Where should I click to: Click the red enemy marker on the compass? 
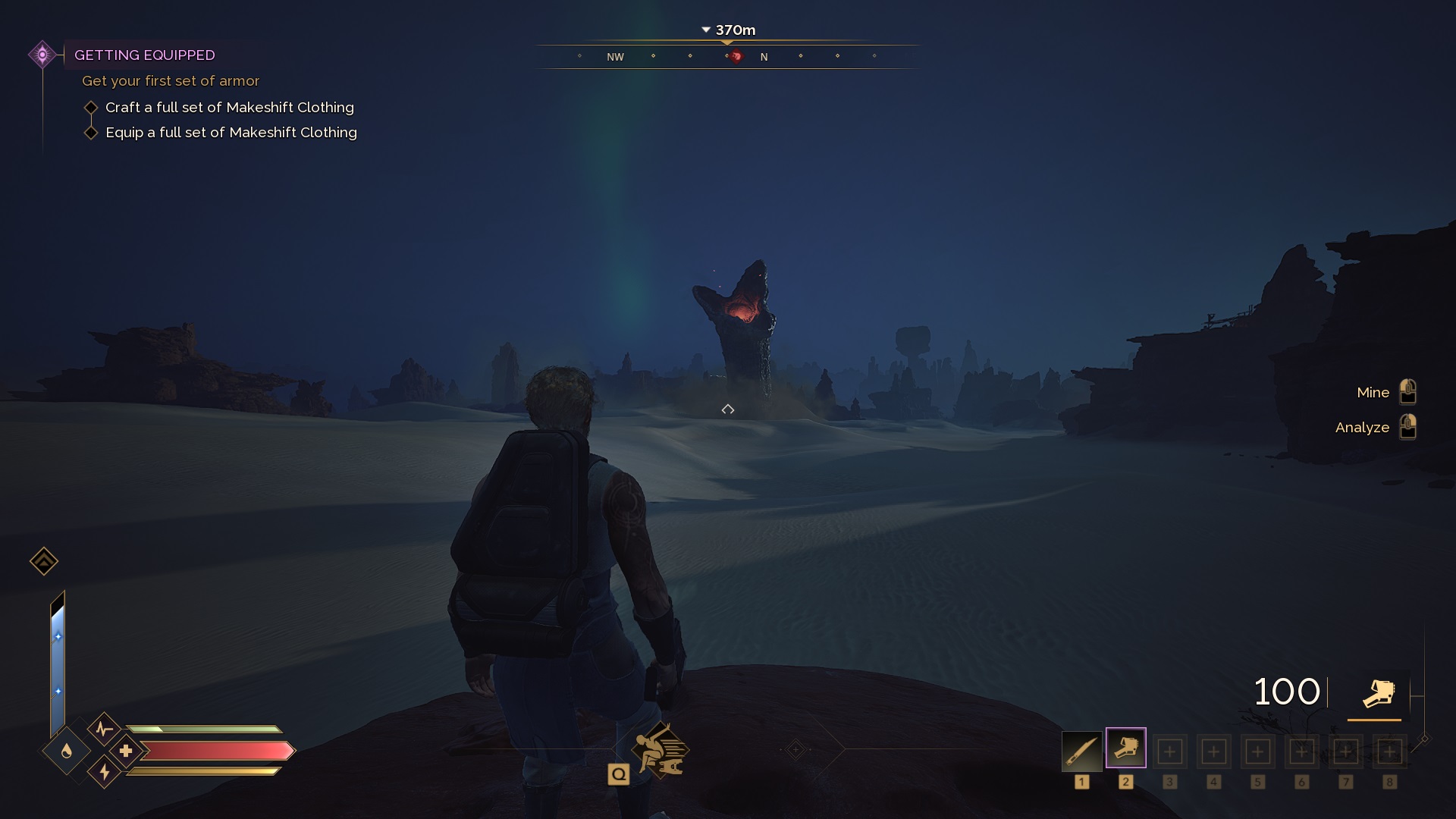pos(736,56)
